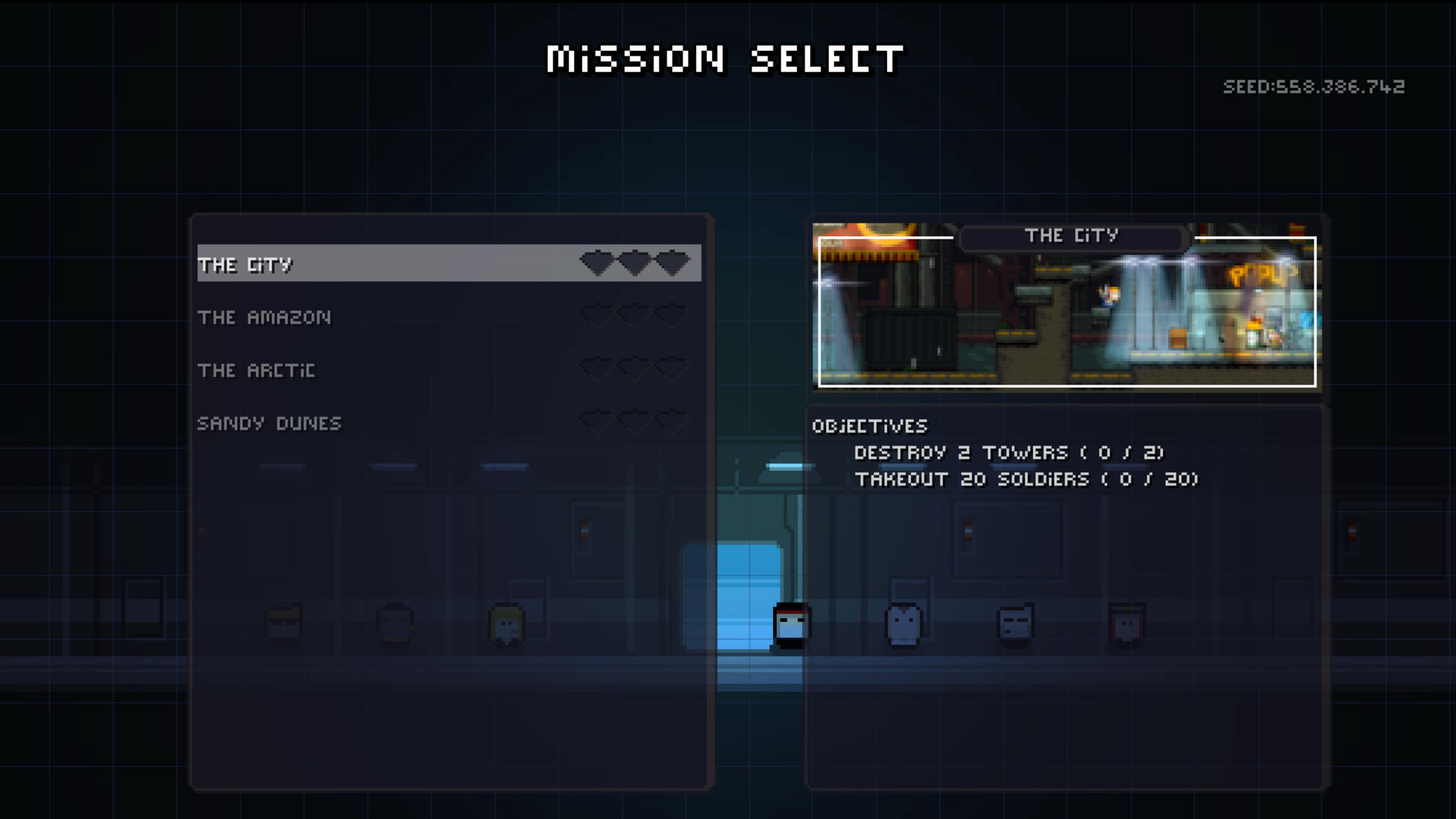The width and height of the screenshot is (1456, 819).
Task: Click the third difficulty gem on The City row
Action: (673, 262)
